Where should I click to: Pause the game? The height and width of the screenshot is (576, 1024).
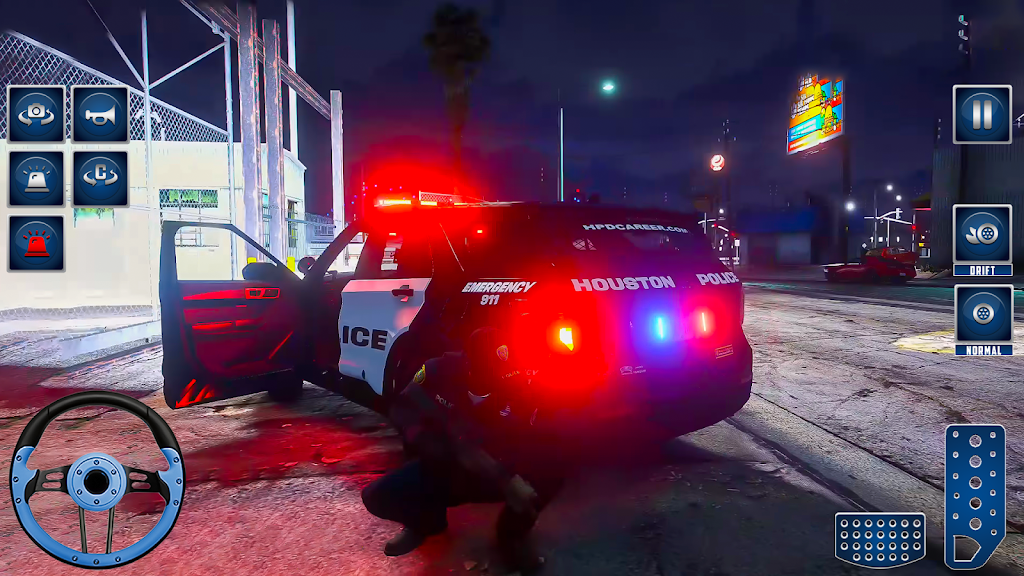[981, 114]
